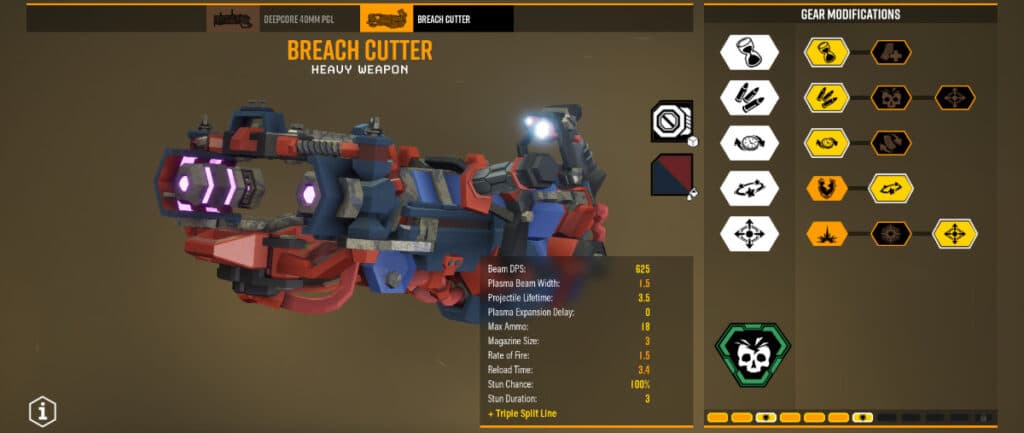Image resolution: width=1024 pixels, height=433 pixels.
Task: Open the red and blue paintjob swatch
Action: pos(672,175)
